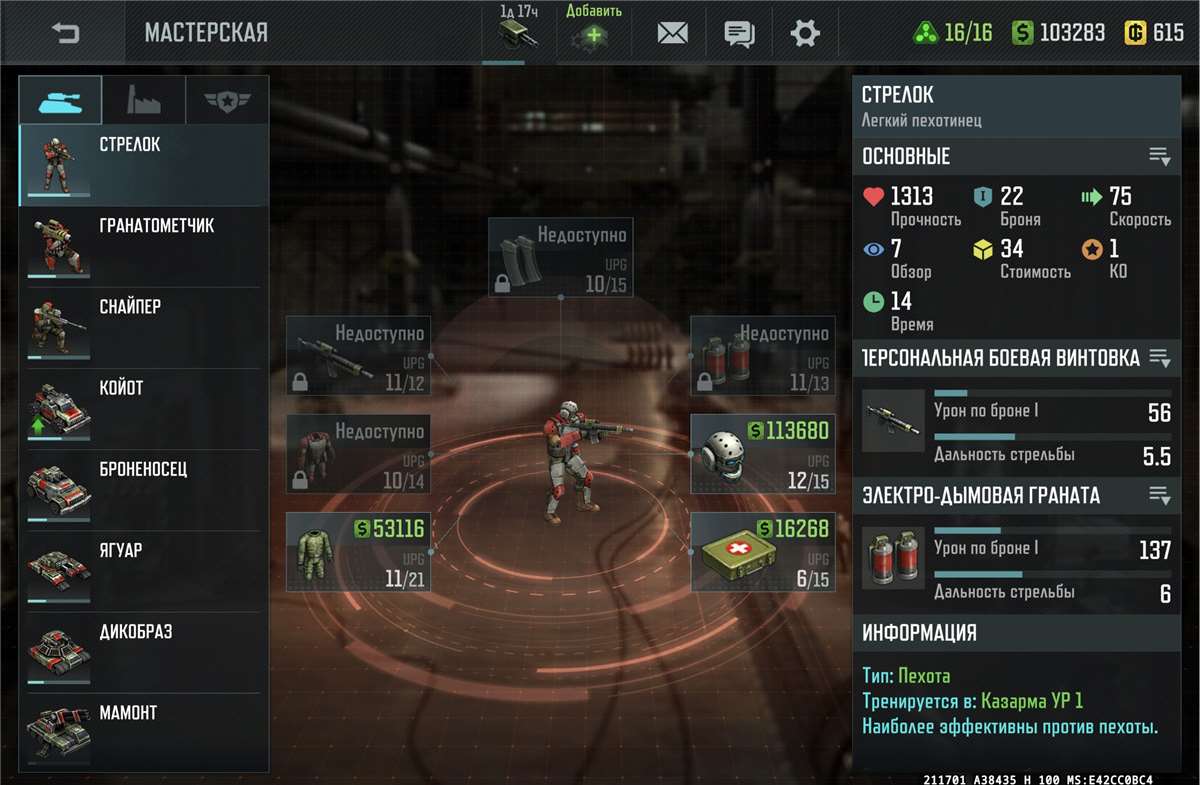Collapse the Основные stats section
Viewport: 1200px width, 785px height.
(x=1159, y=156)
